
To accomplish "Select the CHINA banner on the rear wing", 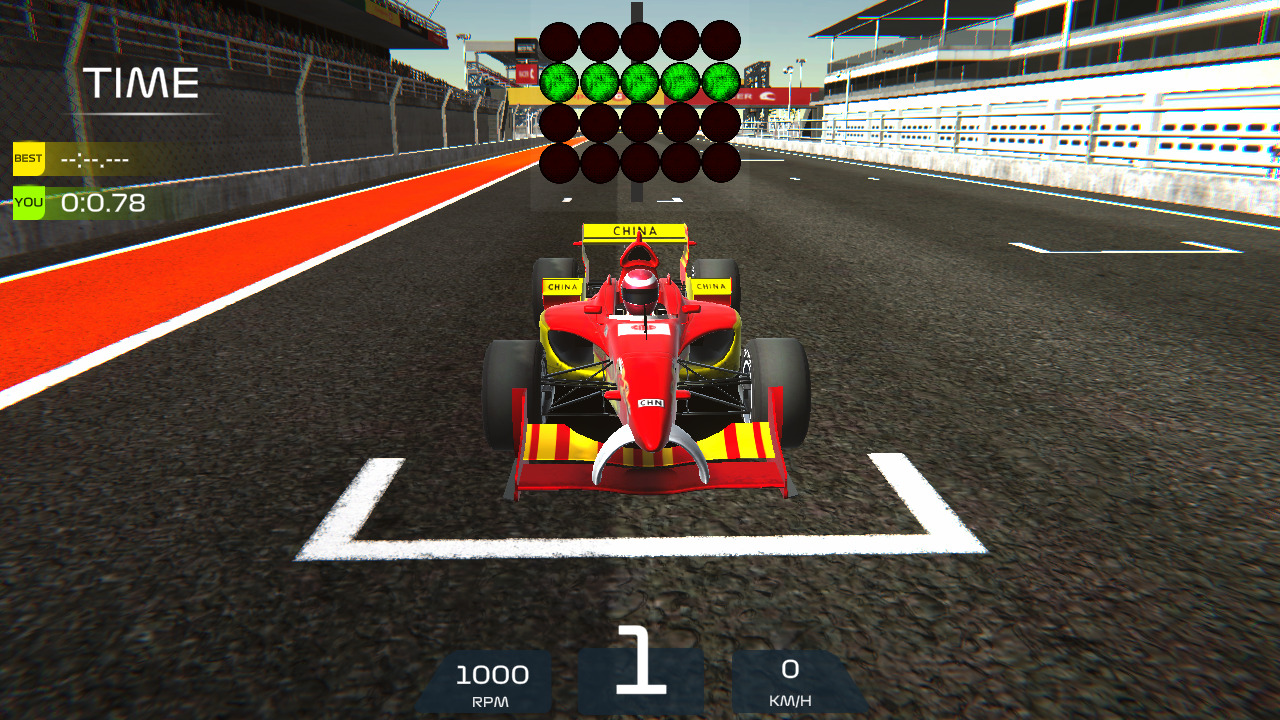I will 637,230.
